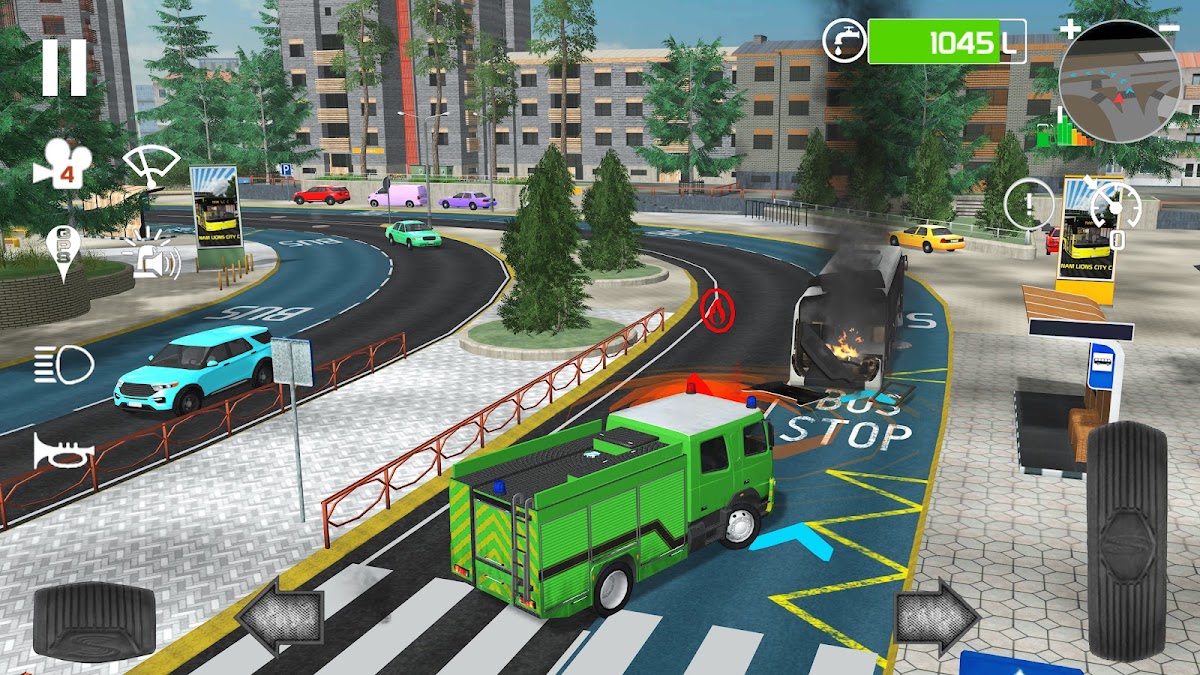Viewport: 1200px width, 675px height.
Task: Open the GPS map pin icon
Action: 63,251
